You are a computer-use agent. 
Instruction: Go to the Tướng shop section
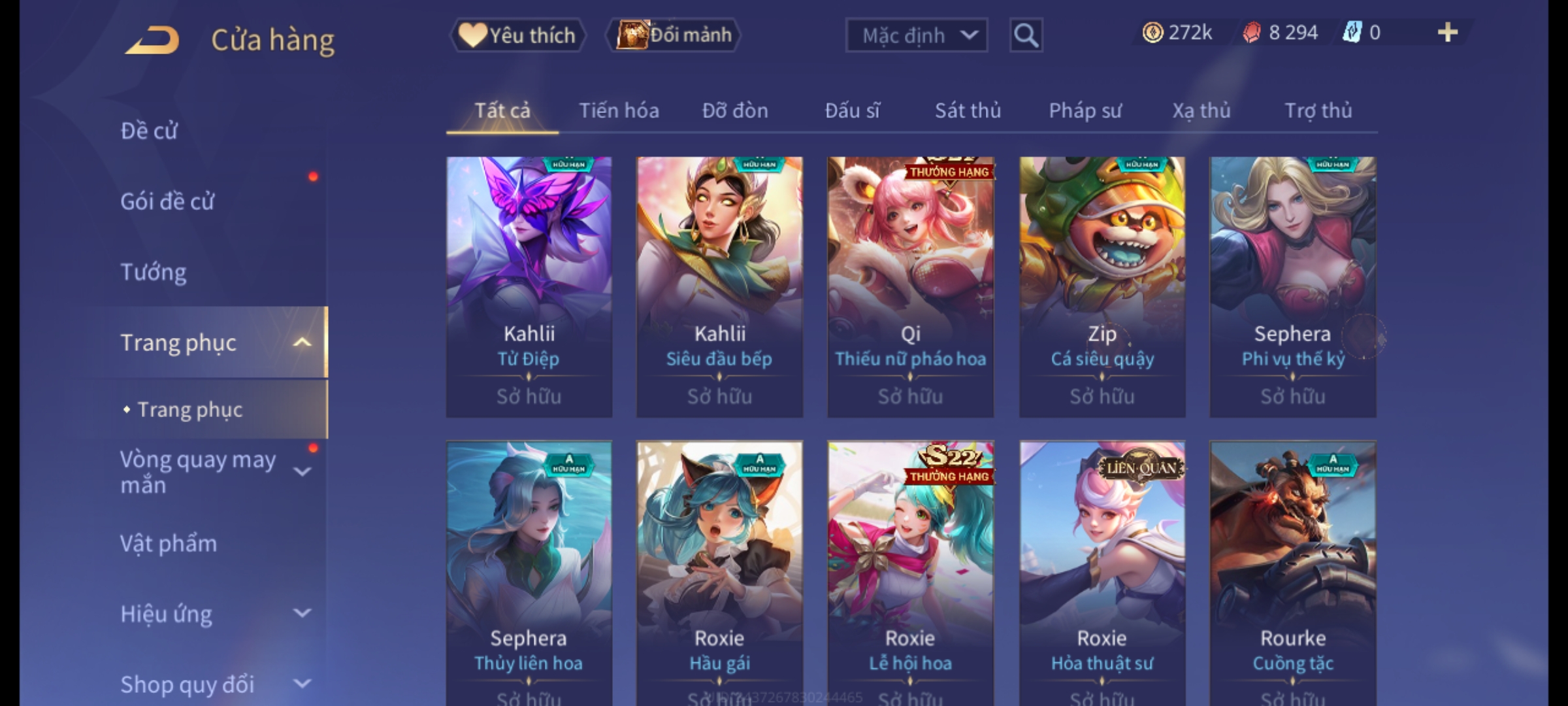(154, 272)
